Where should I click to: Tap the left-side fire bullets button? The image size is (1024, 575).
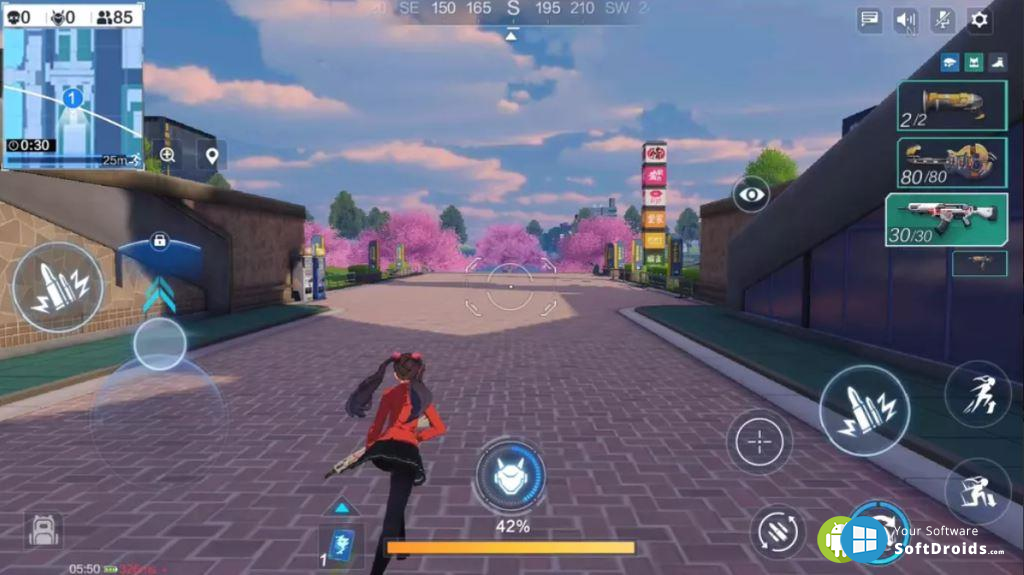click(57, 287)
